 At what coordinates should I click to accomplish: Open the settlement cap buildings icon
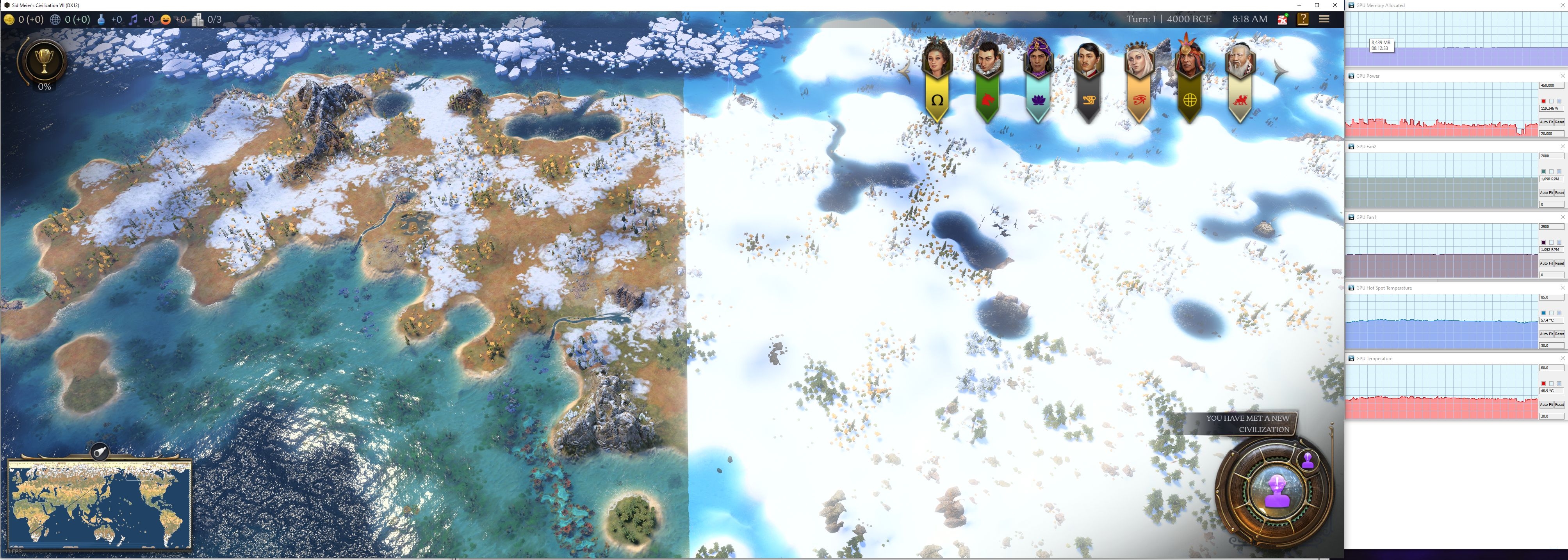(x=198, y=20)
